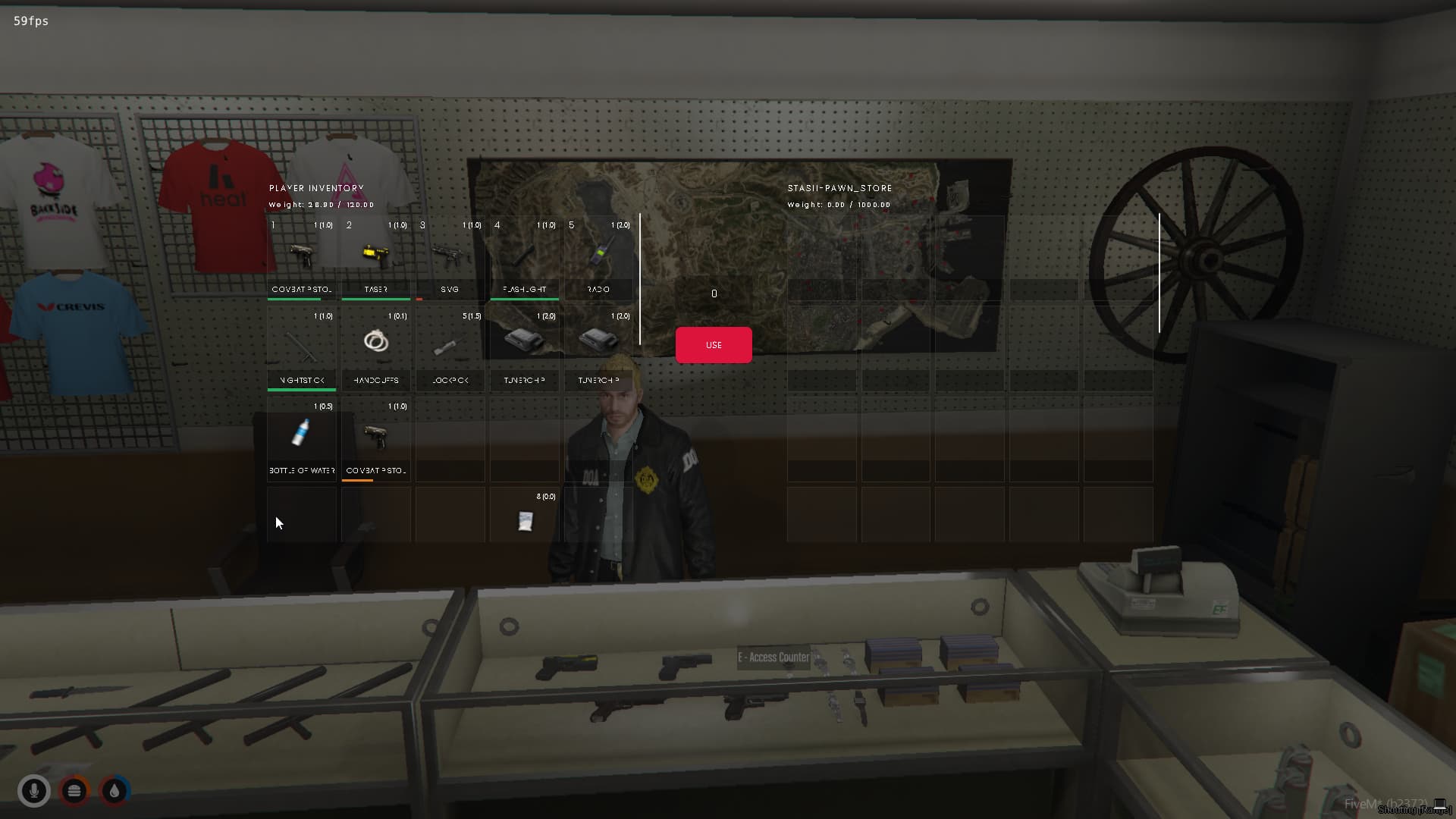Click the E - Access Counter prompt
The width and height of the screenshot is (1456, 819).
(775, 657)
